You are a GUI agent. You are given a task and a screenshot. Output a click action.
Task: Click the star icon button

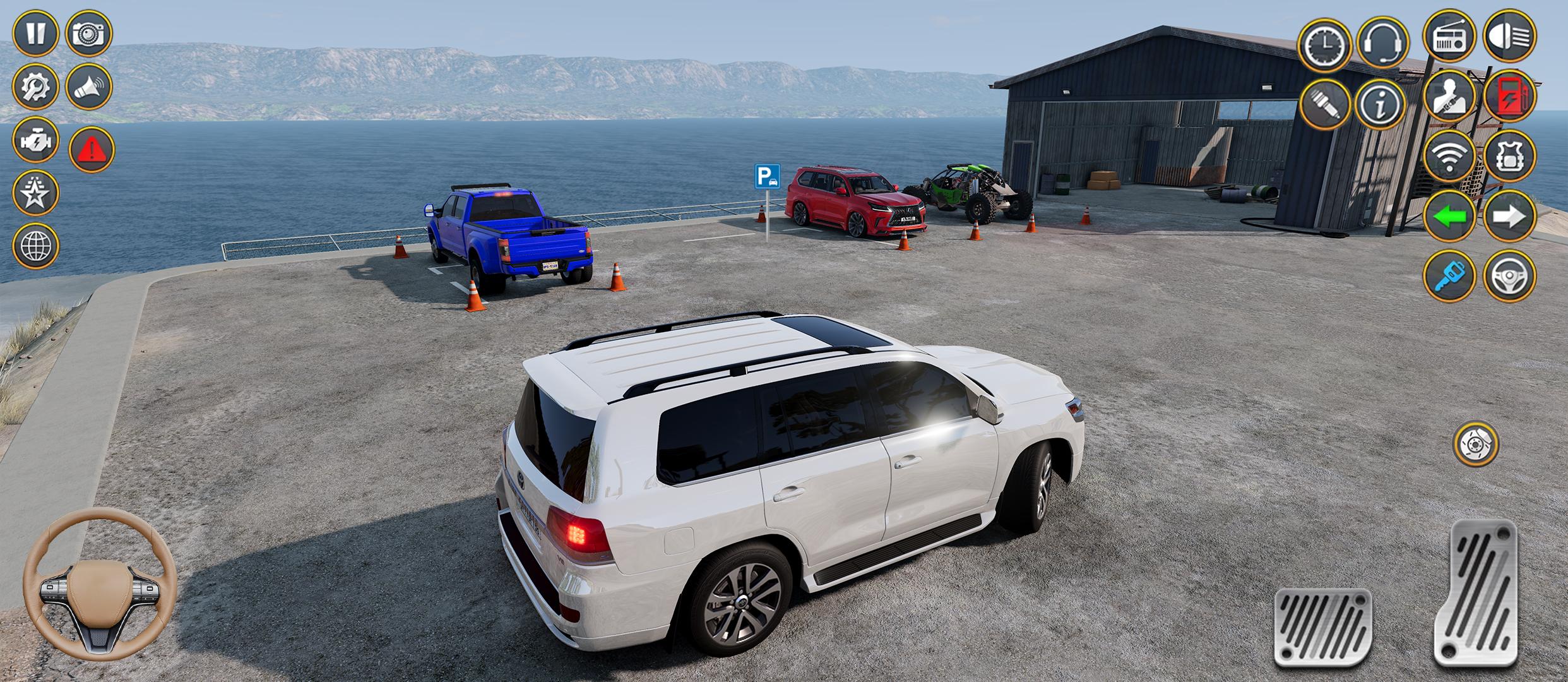36,193
